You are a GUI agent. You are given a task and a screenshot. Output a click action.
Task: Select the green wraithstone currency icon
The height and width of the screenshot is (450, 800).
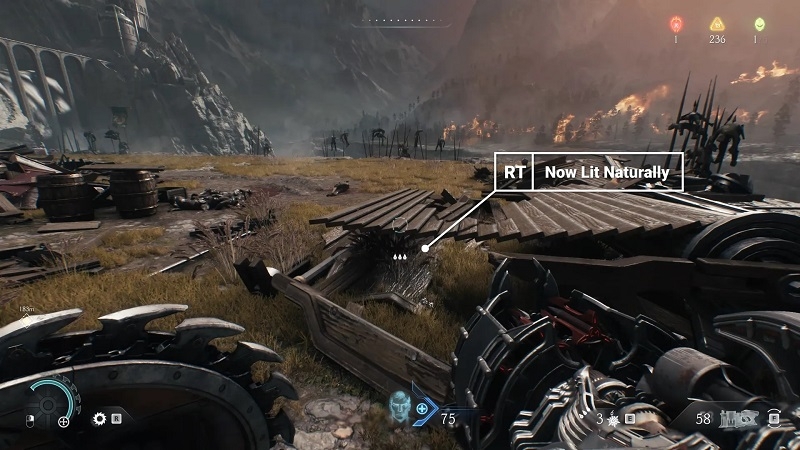tap(757, 24)
